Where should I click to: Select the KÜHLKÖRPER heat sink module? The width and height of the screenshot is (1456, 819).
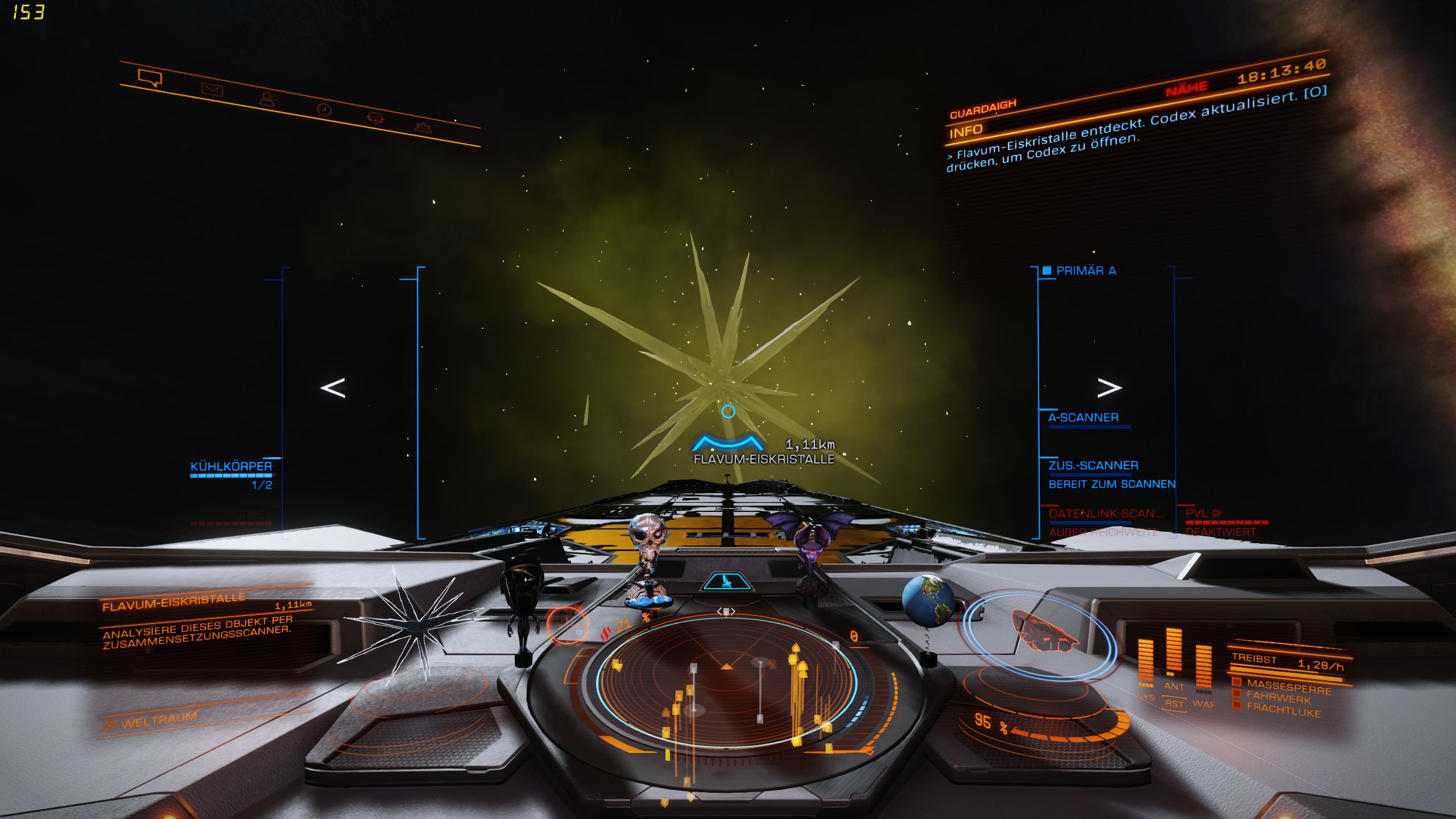point(231,467)
